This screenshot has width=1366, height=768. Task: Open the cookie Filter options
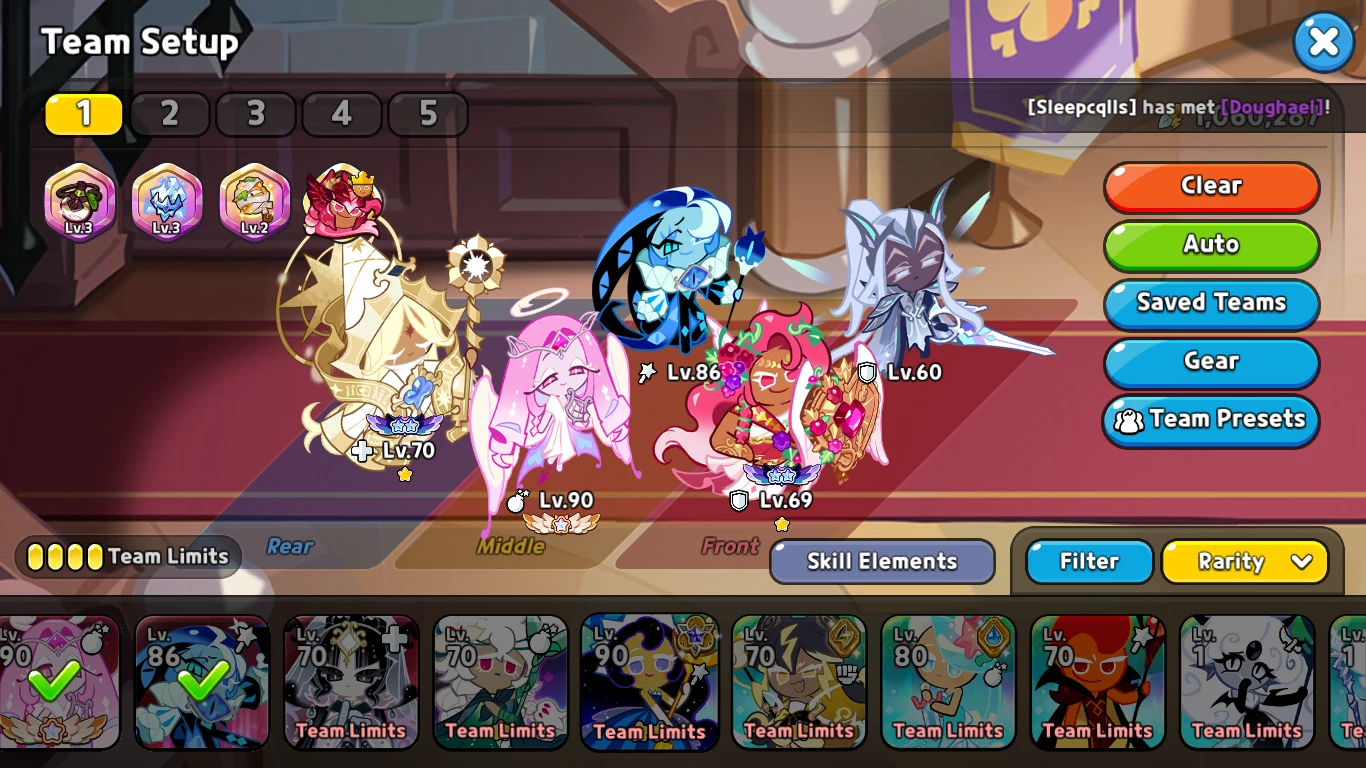(1089, 562)
